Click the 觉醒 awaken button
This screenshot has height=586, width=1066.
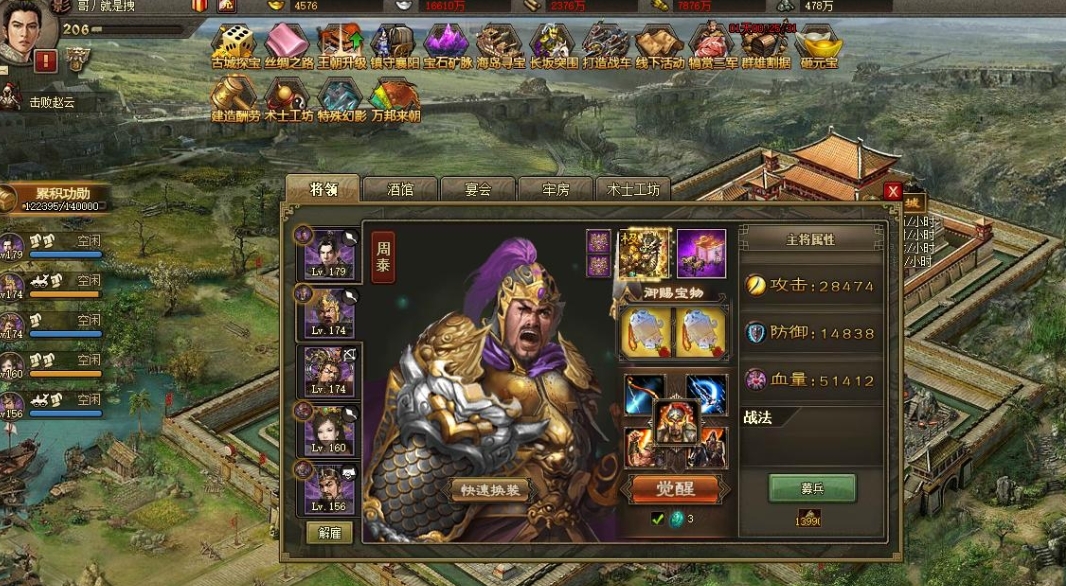click(674, 488)
